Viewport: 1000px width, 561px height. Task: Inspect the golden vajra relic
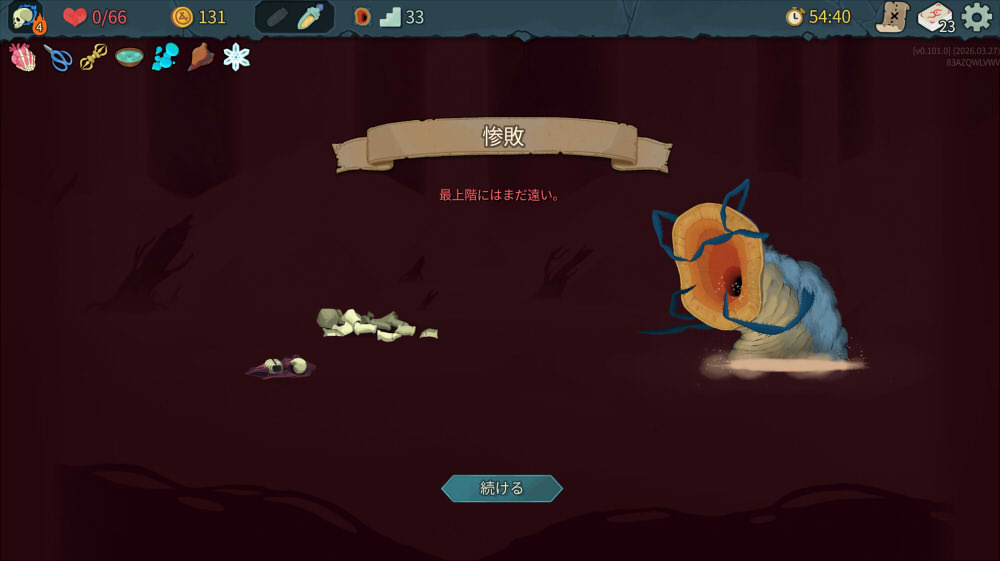pos(93,58)
